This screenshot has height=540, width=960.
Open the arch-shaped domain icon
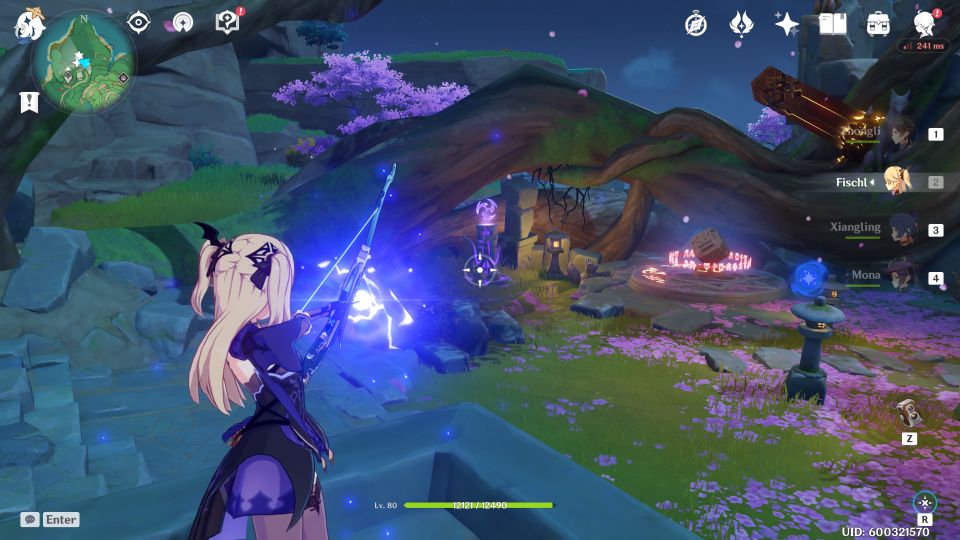tap(182, 22)
